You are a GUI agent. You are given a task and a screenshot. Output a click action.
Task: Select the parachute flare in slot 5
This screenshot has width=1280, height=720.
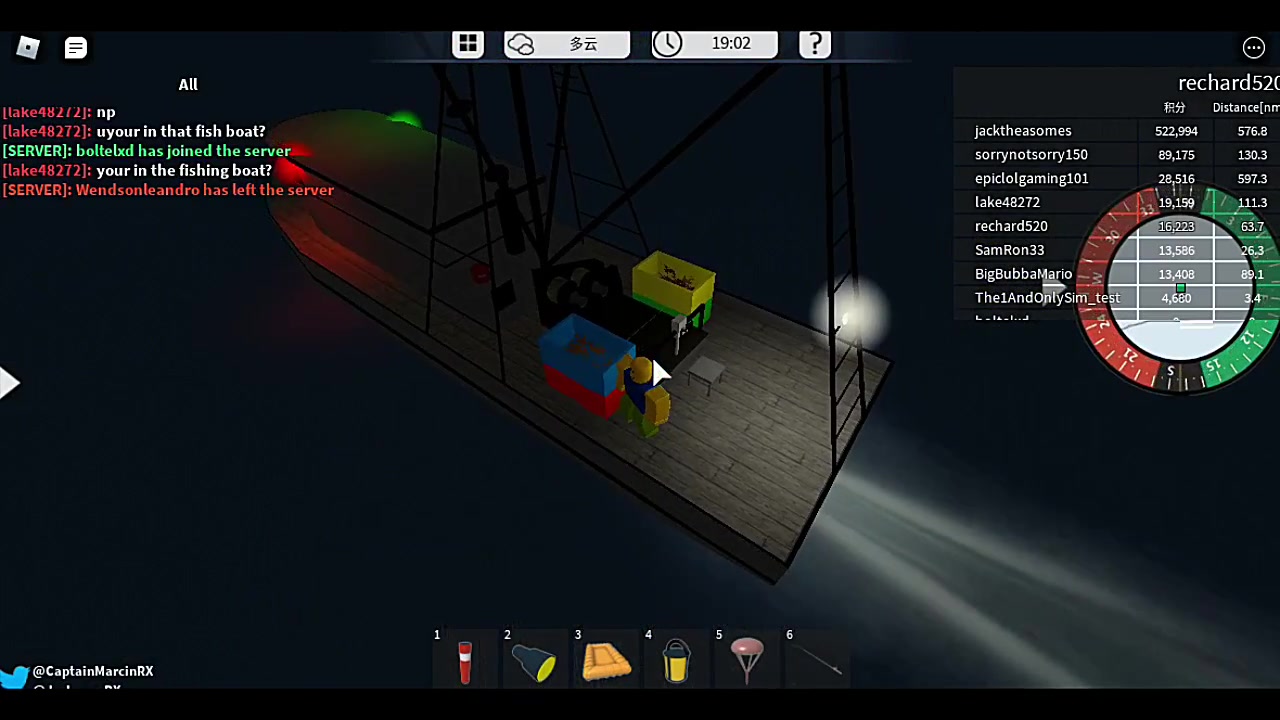[x=747, y=660]
